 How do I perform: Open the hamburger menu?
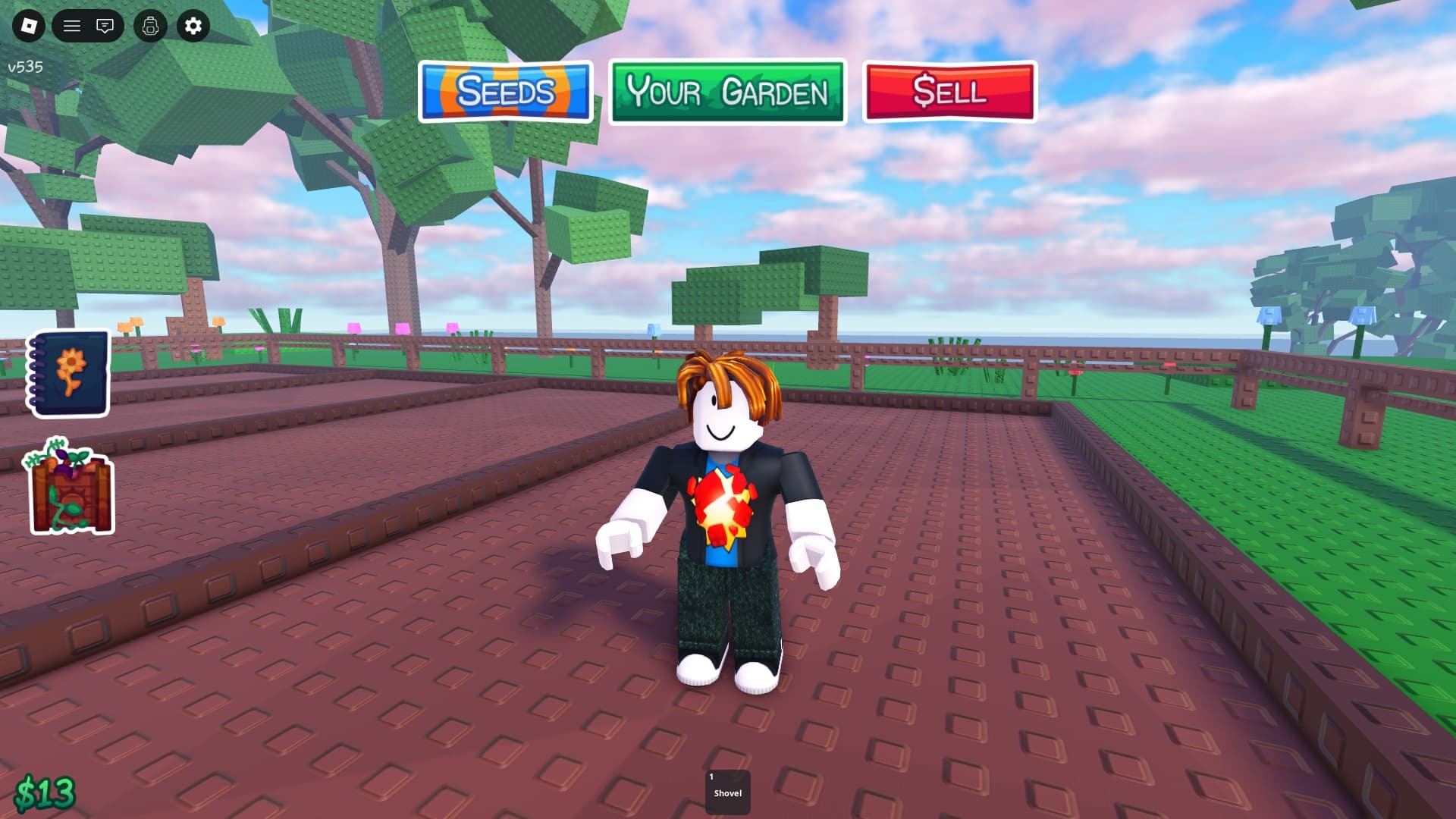[72, 26]
